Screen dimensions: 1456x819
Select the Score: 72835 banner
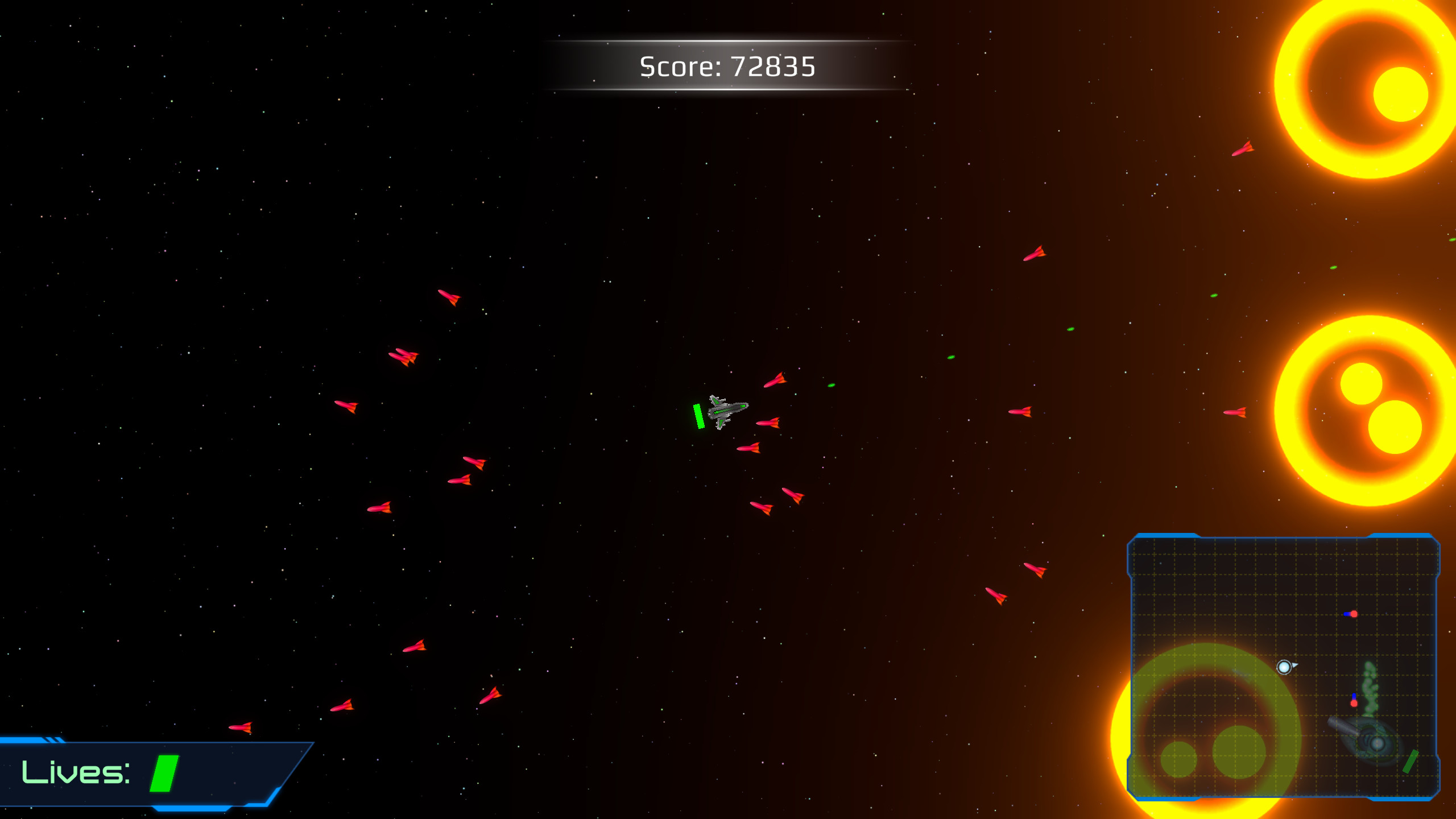point(728,67)
